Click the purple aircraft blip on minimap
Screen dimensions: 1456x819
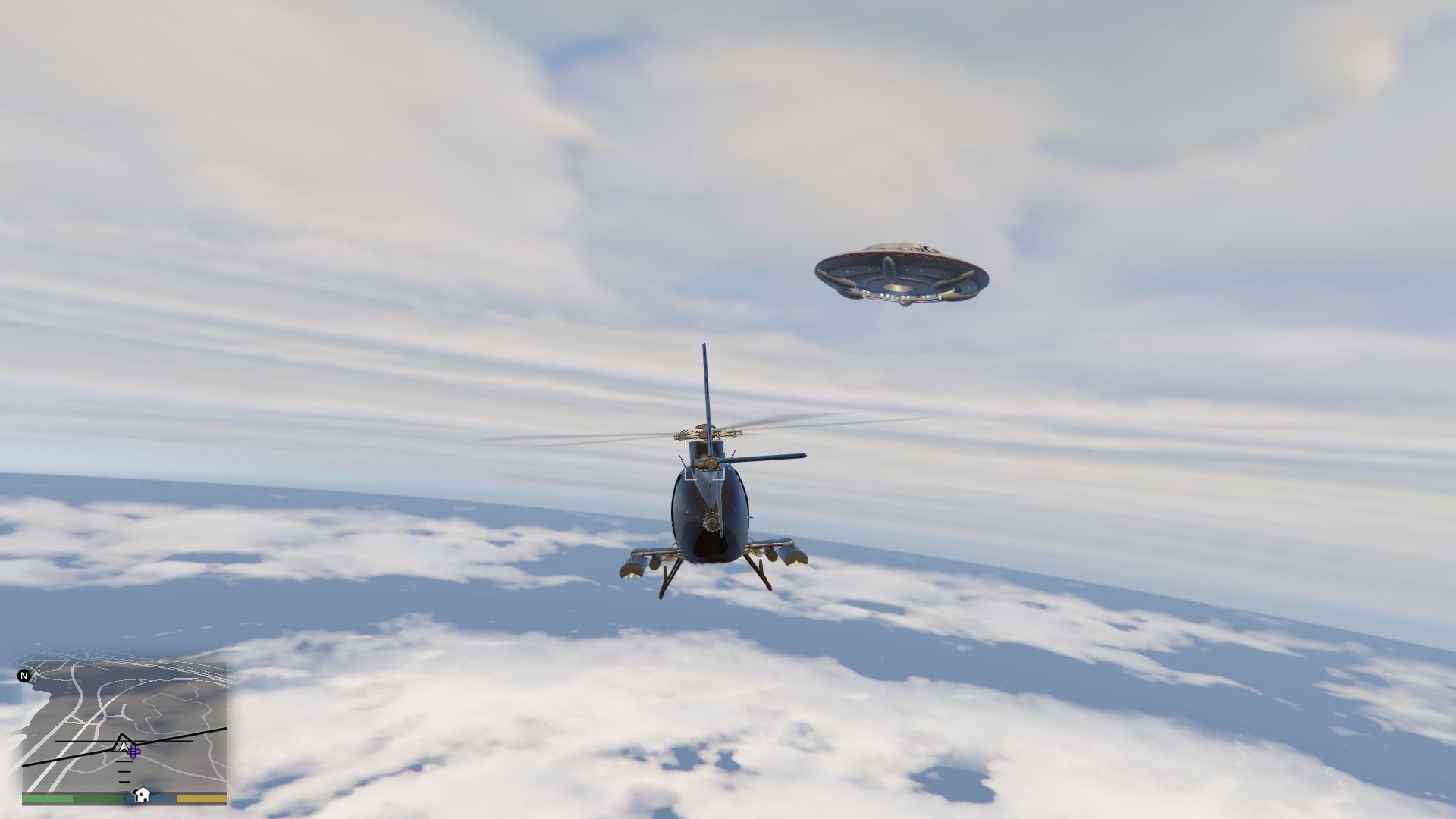(x=134, y=751)
